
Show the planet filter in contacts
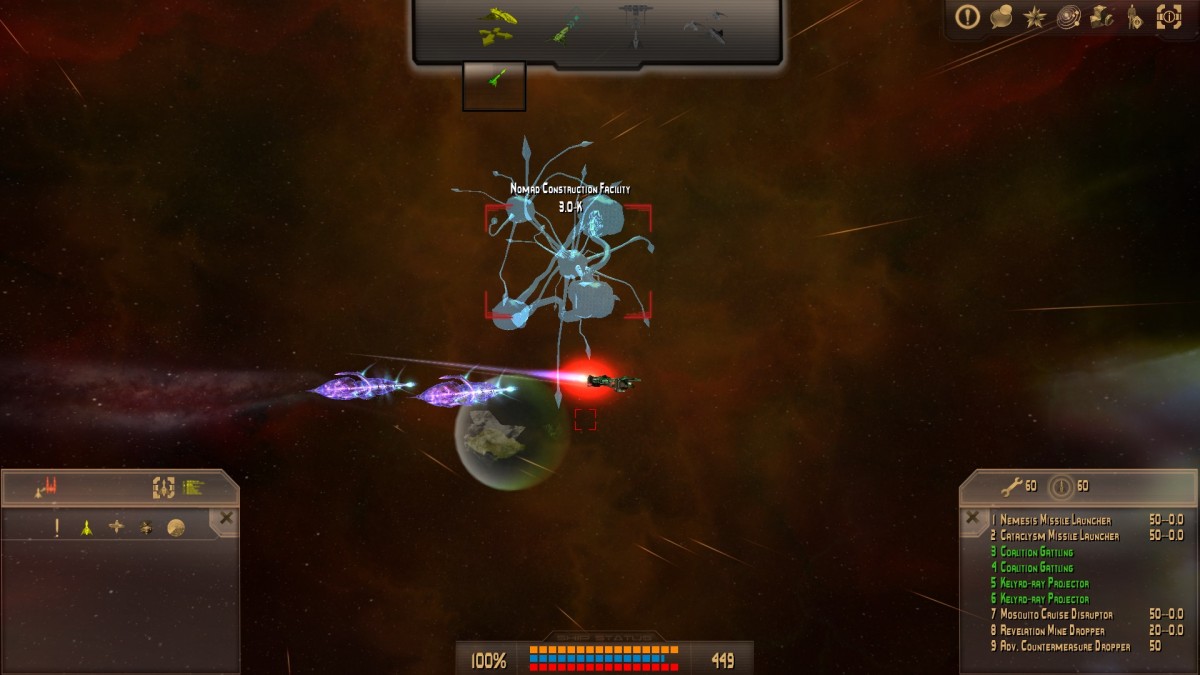point(176,527)
